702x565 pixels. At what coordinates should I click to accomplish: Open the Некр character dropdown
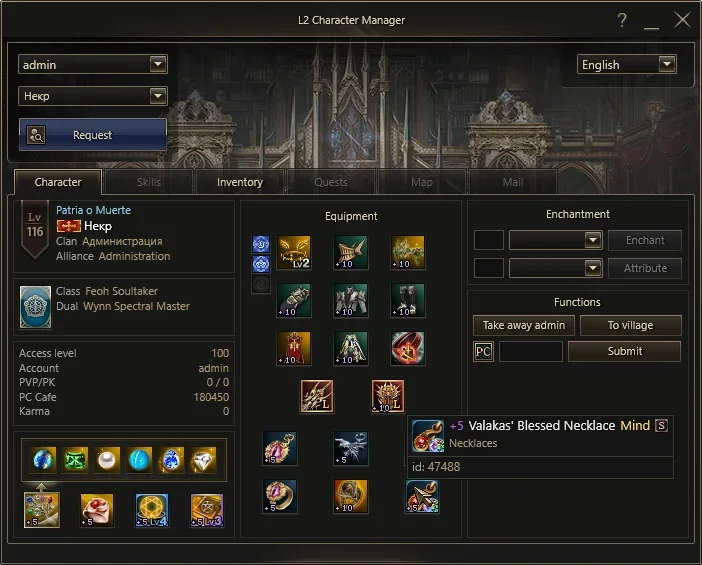tap(92, 97)
